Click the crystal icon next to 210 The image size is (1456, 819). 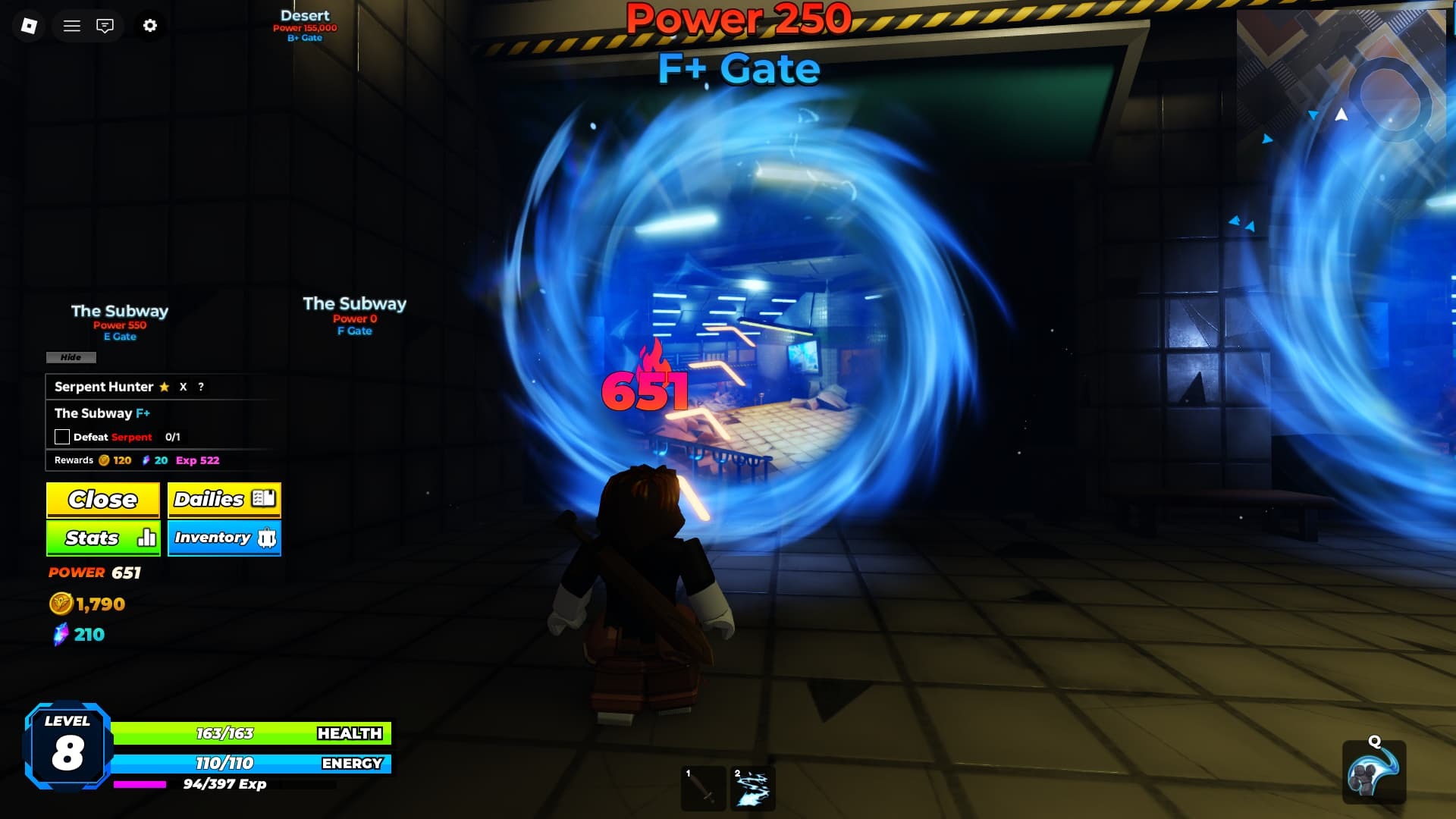coord(62,635)
